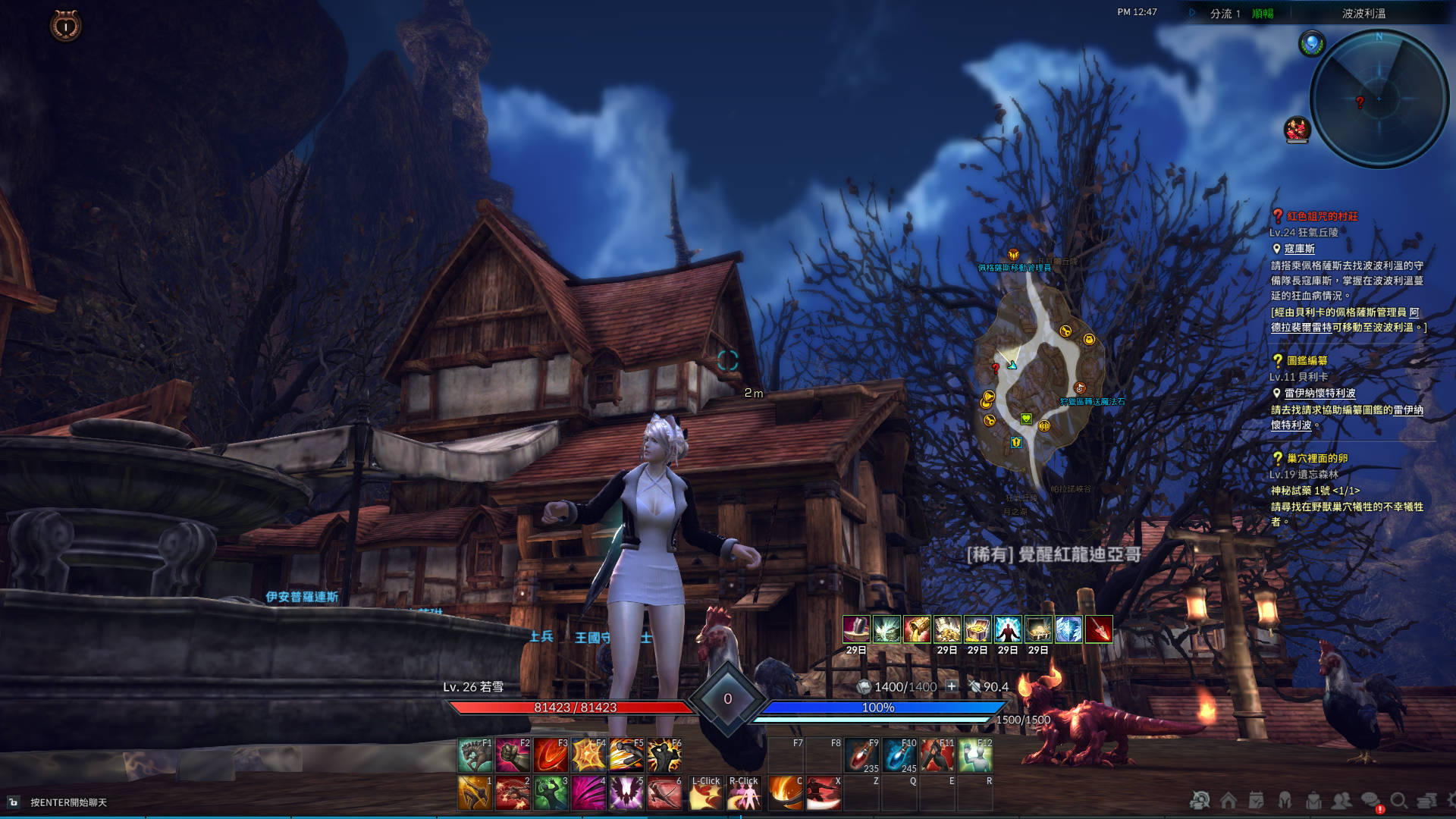Open the backpack inventory icon

[x=1313, y=800]
